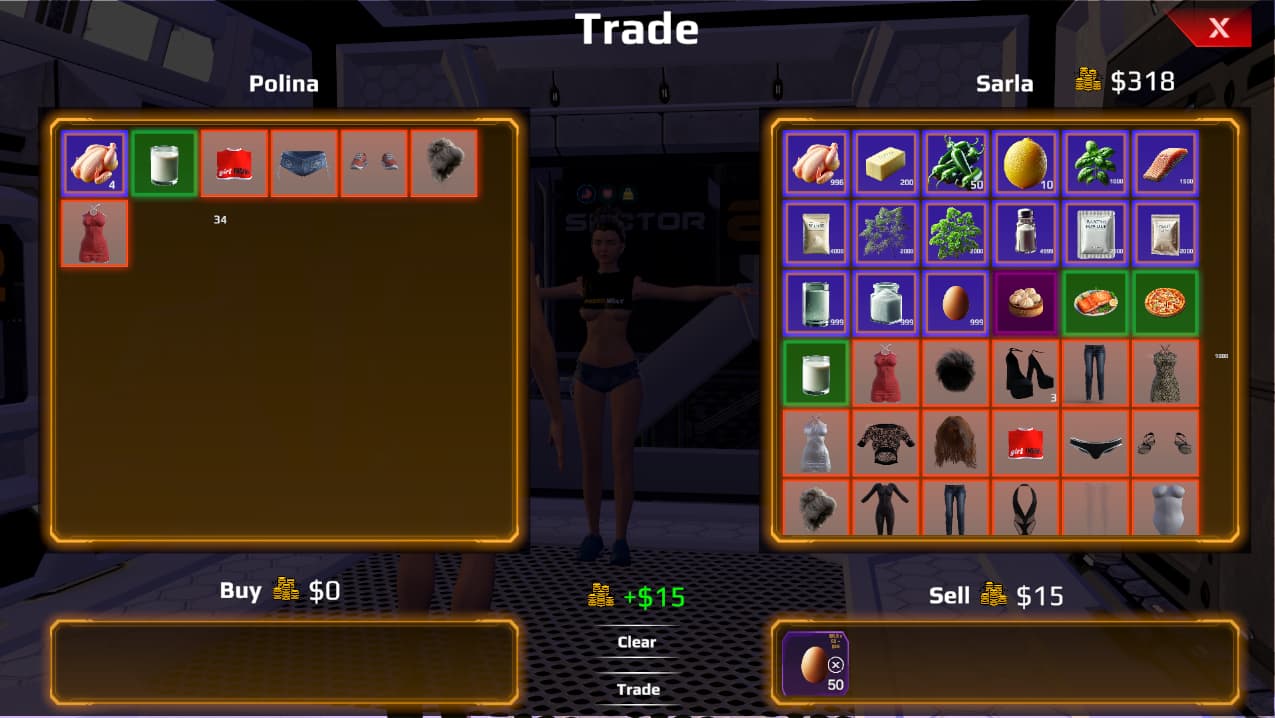Select Polina's red dress slot
Viewport: 1275px width, 718px height.
94,233
